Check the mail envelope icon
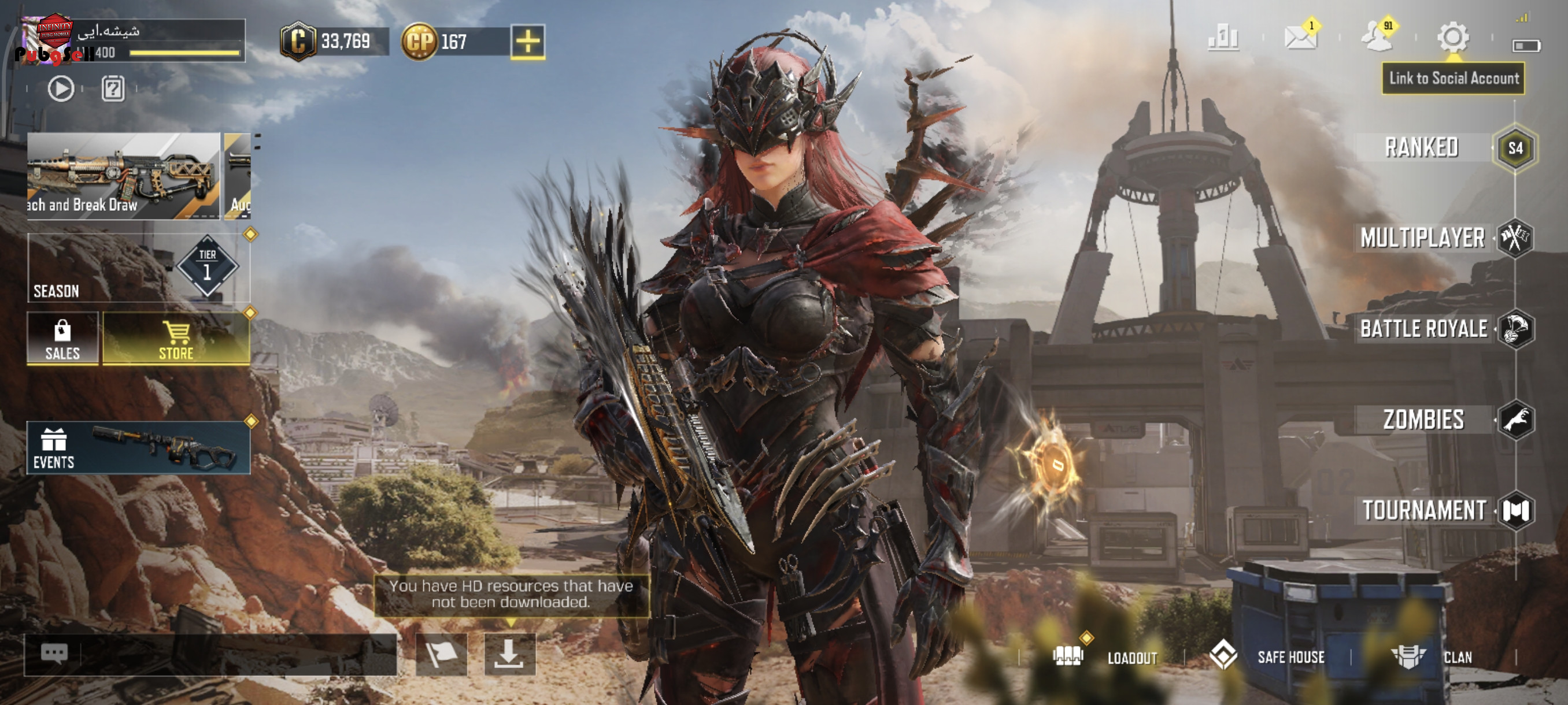 (1300, 38)
